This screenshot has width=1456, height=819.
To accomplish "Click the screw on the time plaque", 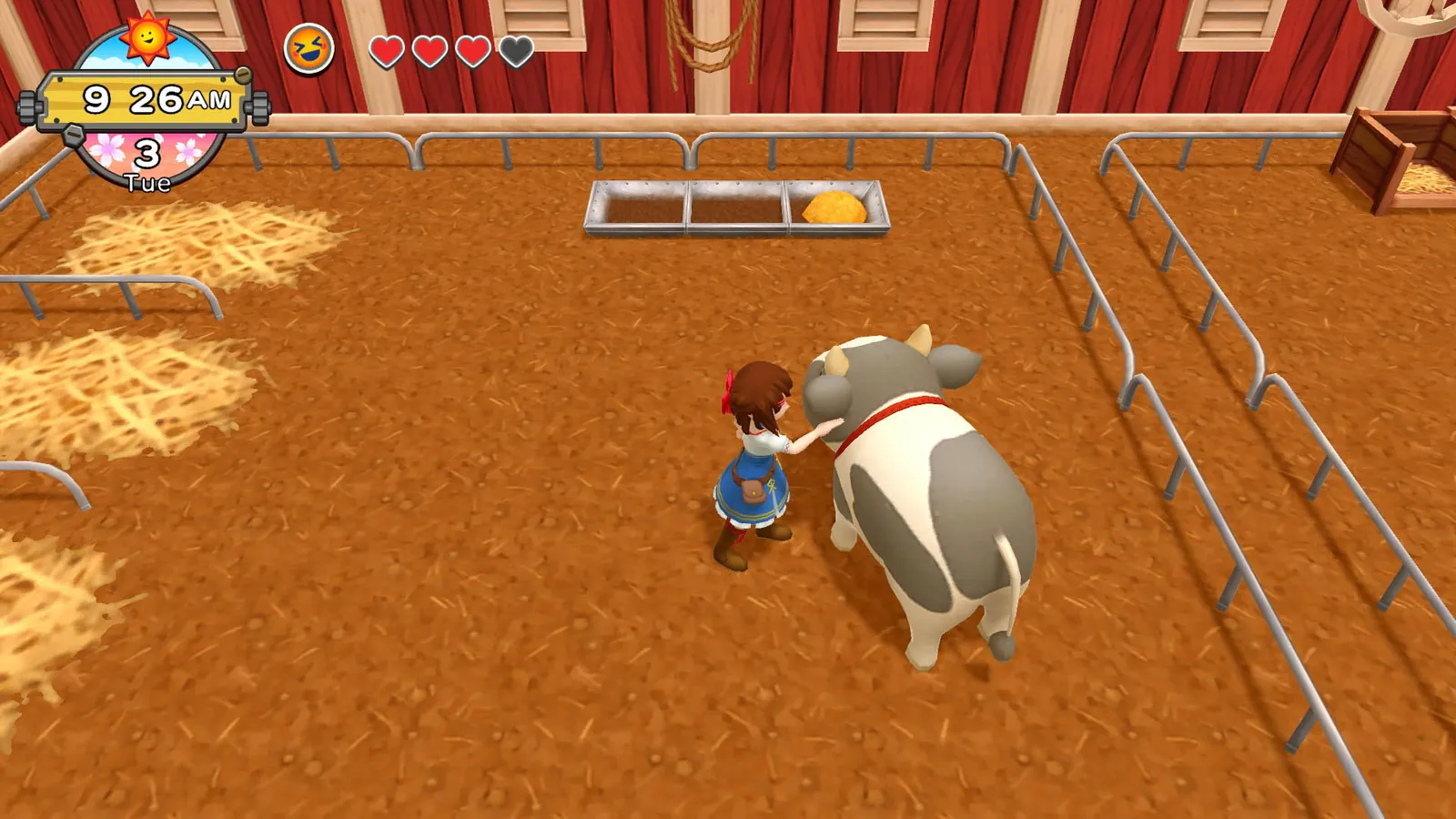I will pyautogui.click(x=243, y=76).
